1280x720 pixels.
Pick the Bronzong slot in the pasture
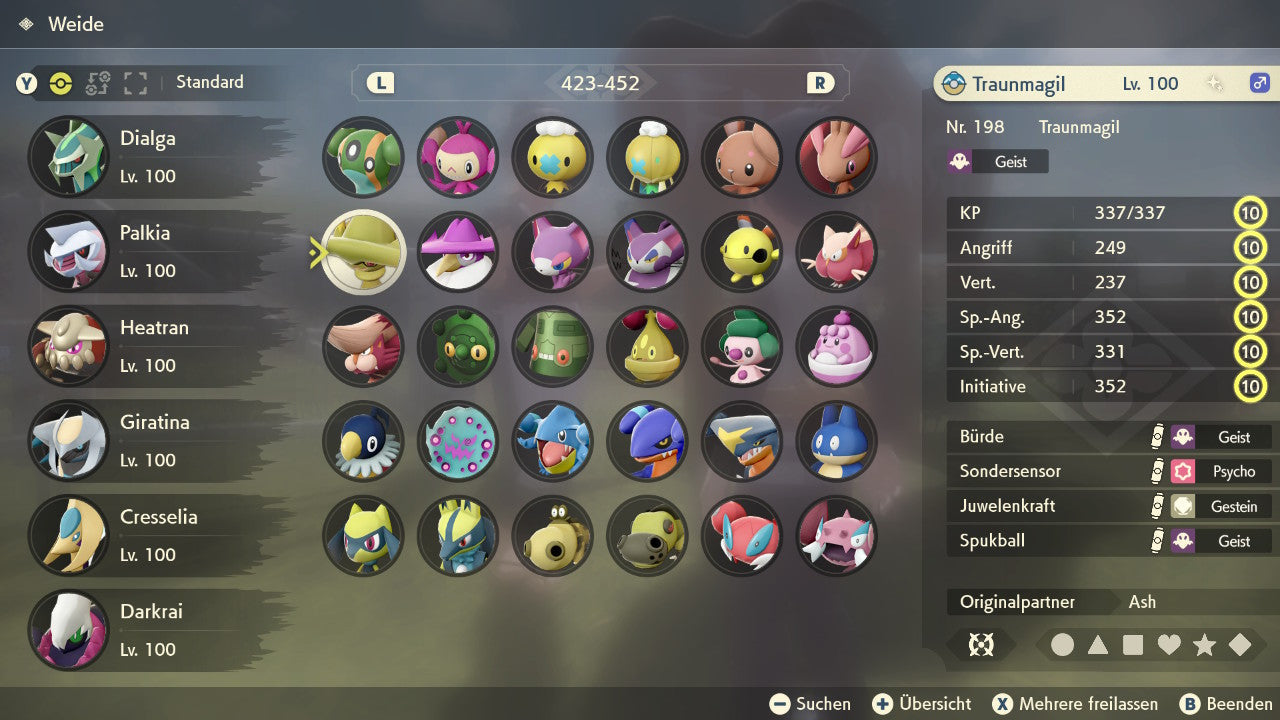(x=553, y=347)
